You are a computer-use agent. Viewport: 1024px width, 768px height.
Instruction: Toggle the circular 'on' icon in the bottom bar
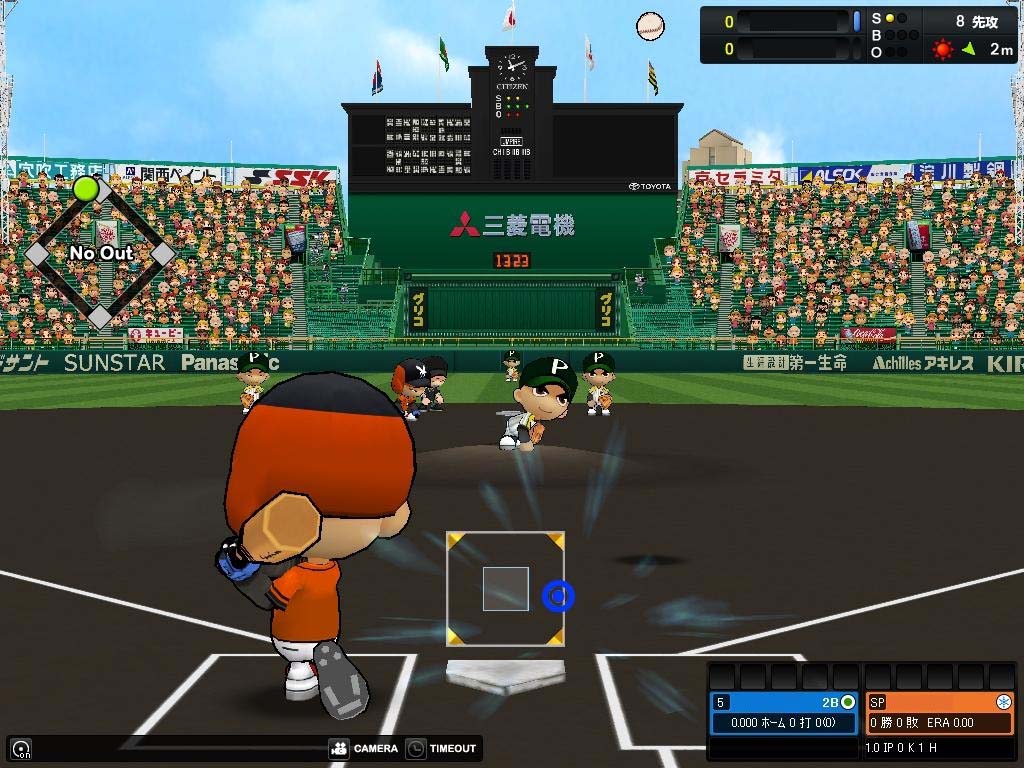[x=21, y=748]
